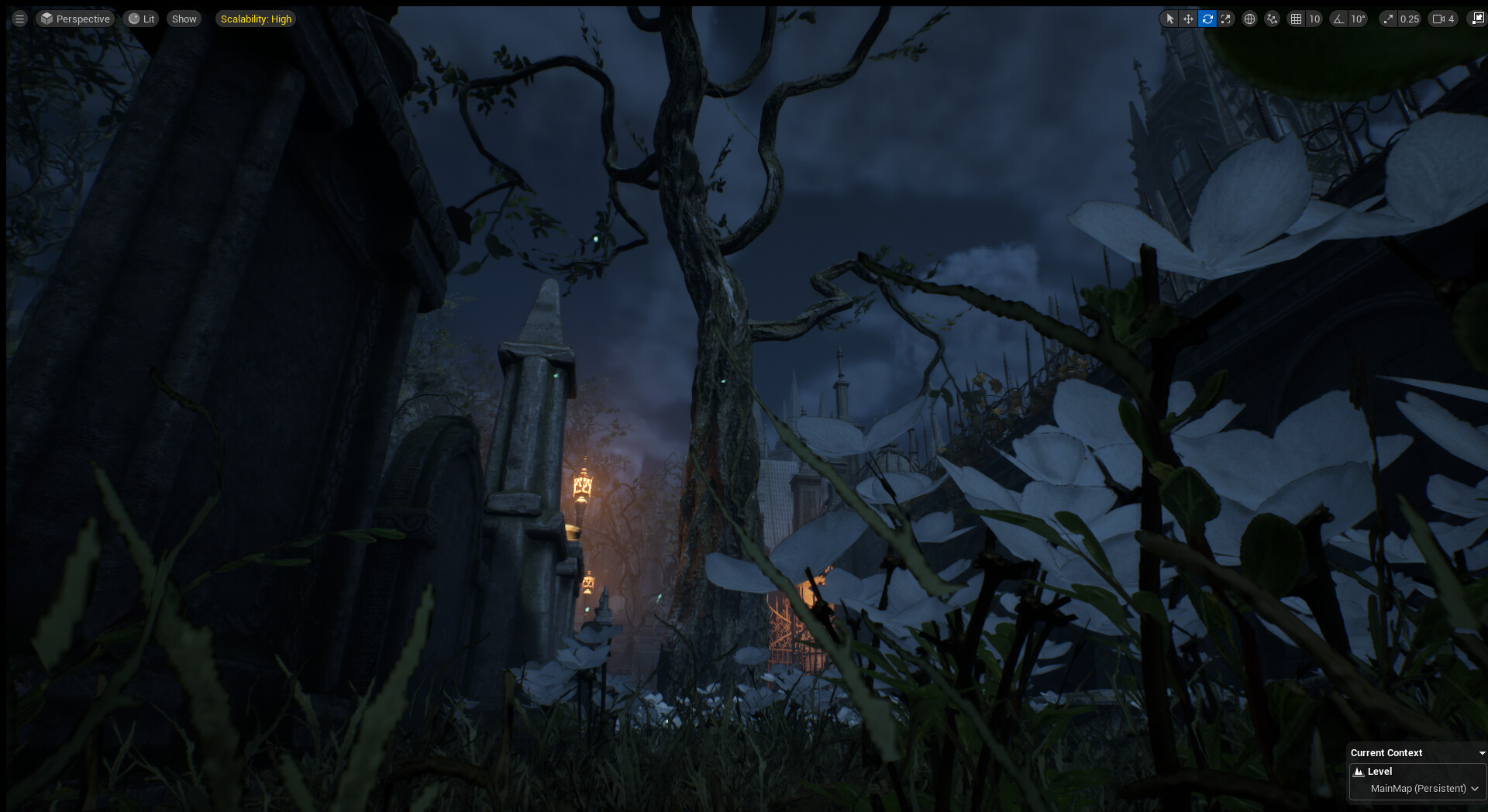
Task: Click the rotation snap angle value 10°
Action: pyautogui.click(x=1356, y=19)
